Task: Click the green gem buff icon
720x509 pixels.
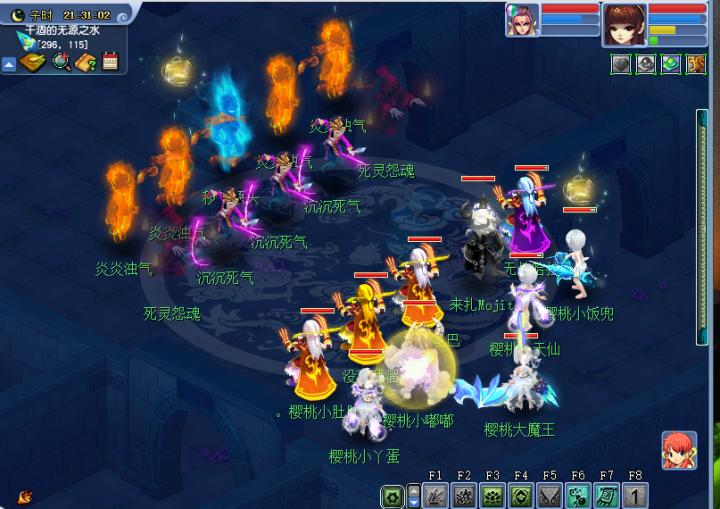Action: tap(671, 64)
